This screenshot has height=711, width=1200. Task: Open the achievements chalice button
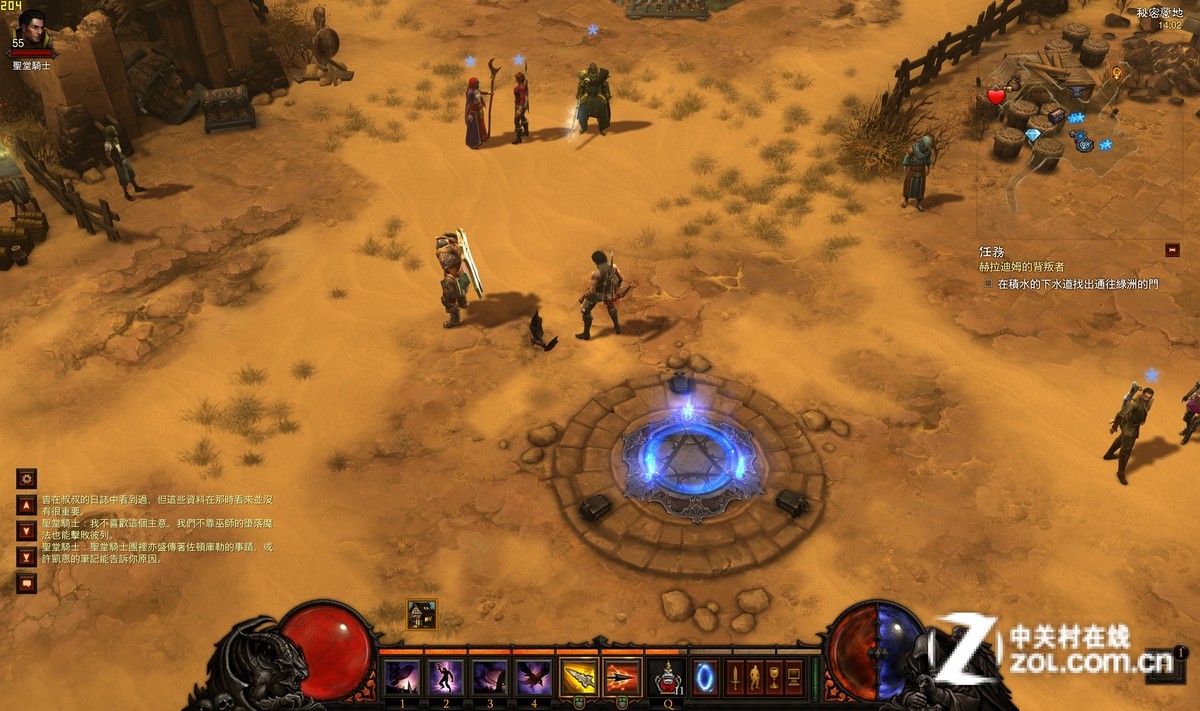(775, 677)
